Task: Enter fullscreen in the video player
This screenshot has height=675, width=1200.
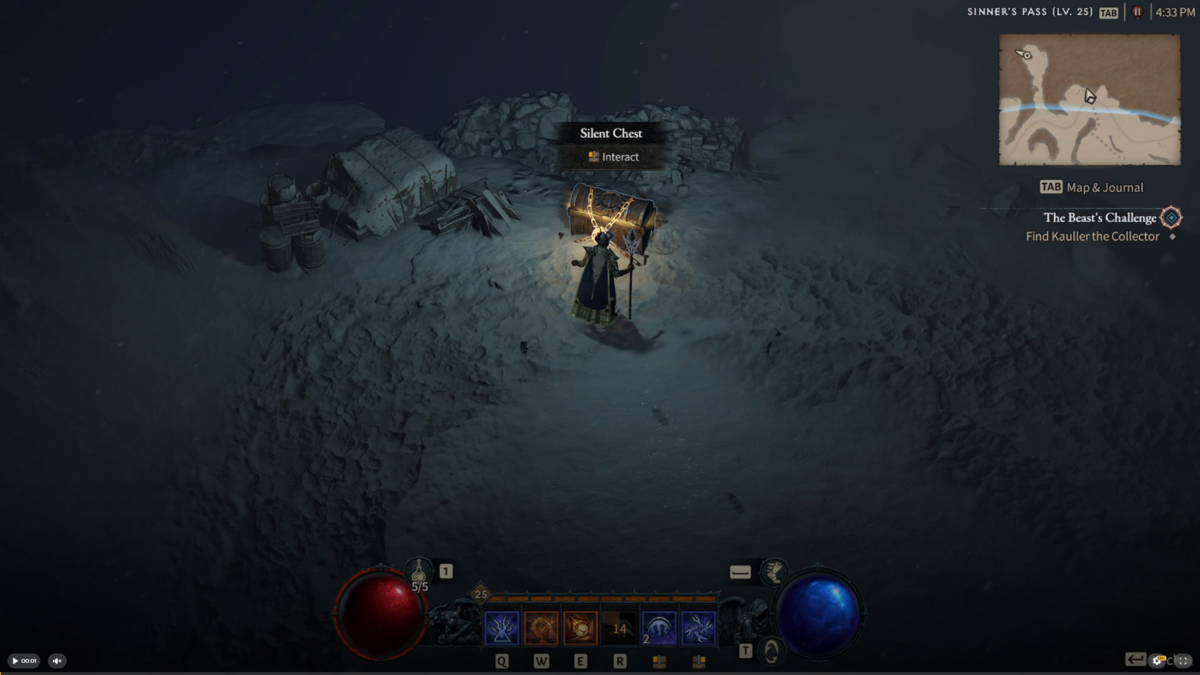Action: coord(1184,660)
